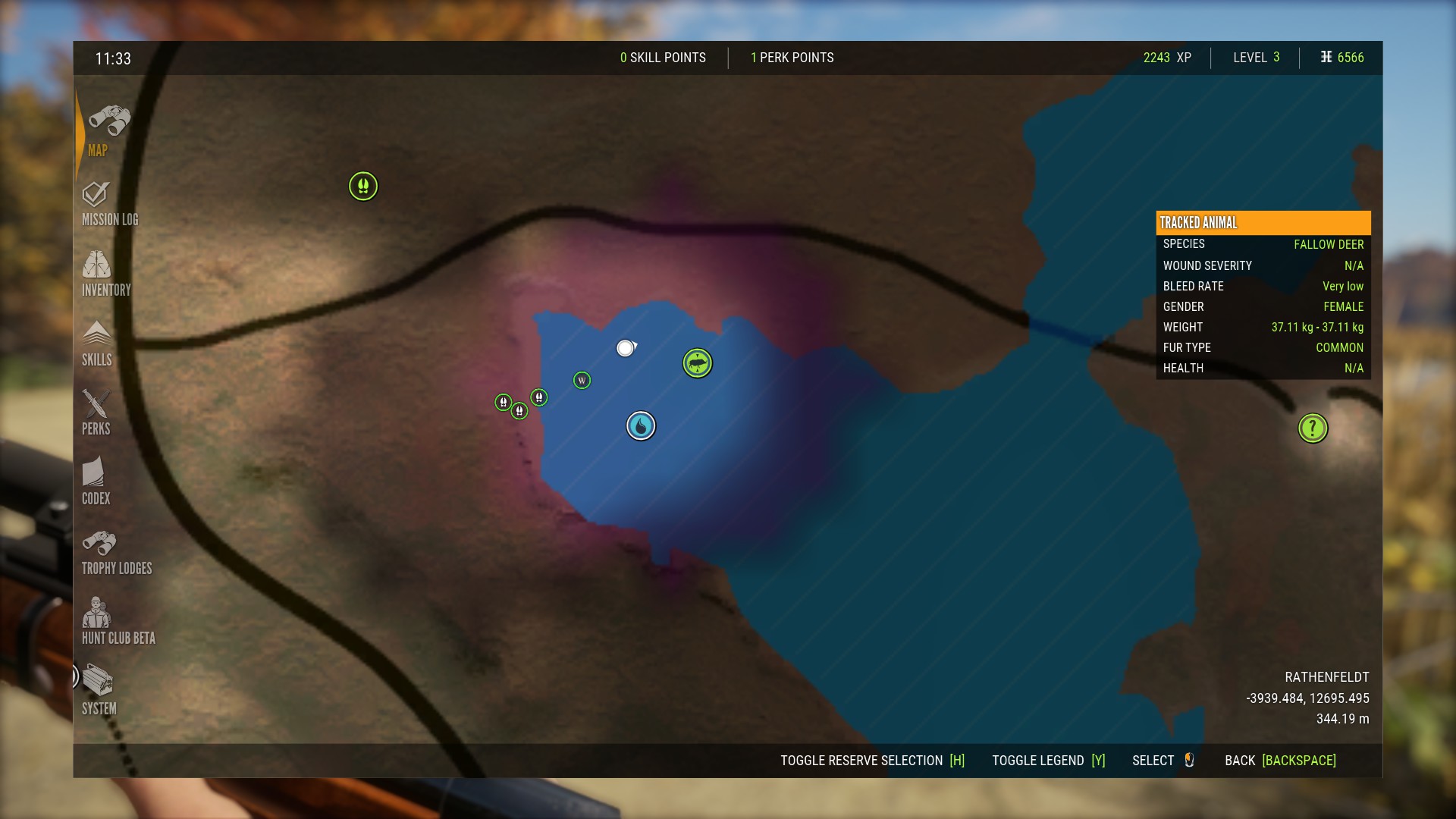Select the small W marker on the lake
Image resolution: width=1456 pixels, height=819 pixels.
click(582, 380)
